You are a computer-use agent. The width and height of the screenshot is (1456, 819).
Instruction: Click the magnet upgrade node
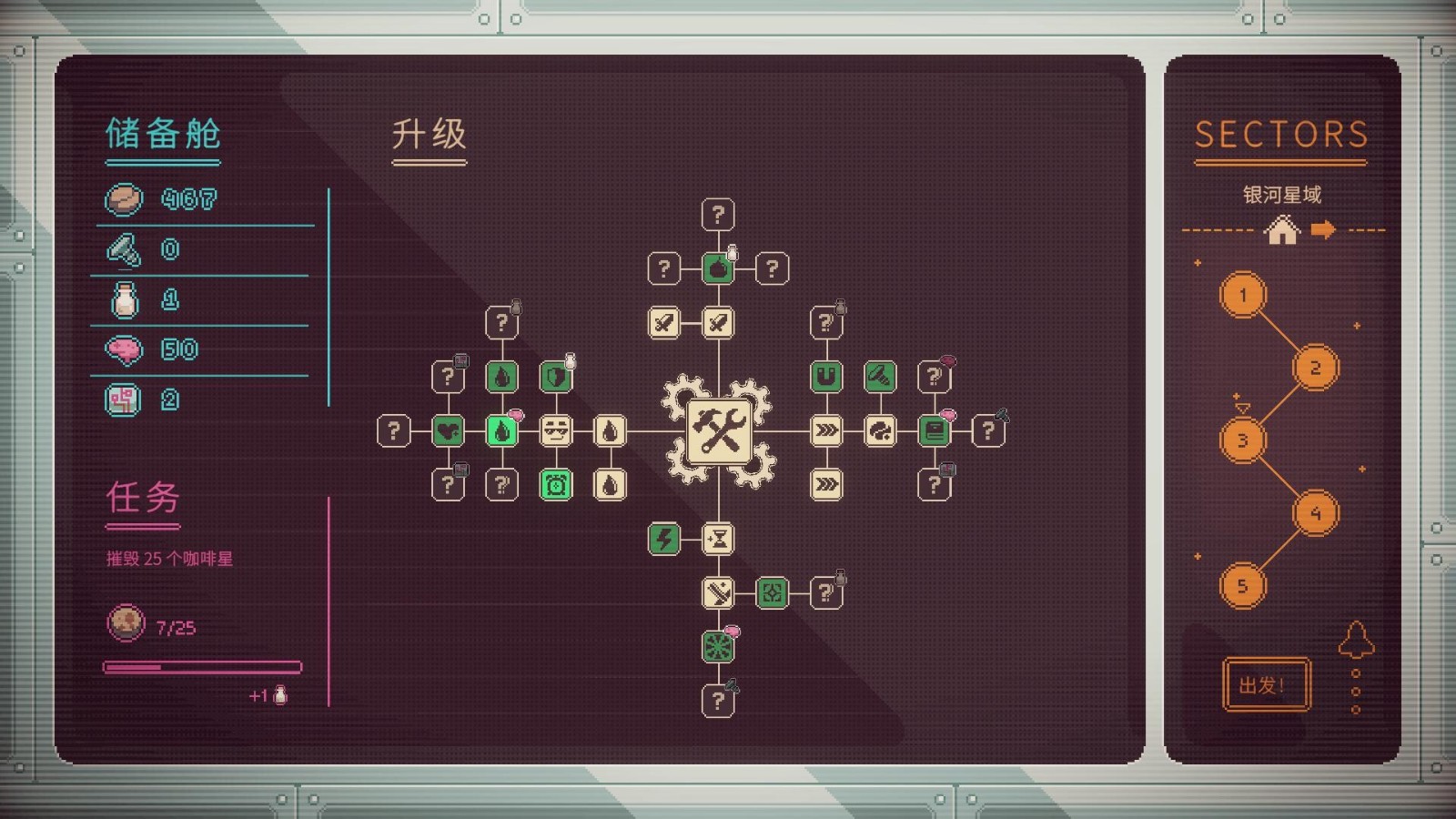click(x=826, y=376)
